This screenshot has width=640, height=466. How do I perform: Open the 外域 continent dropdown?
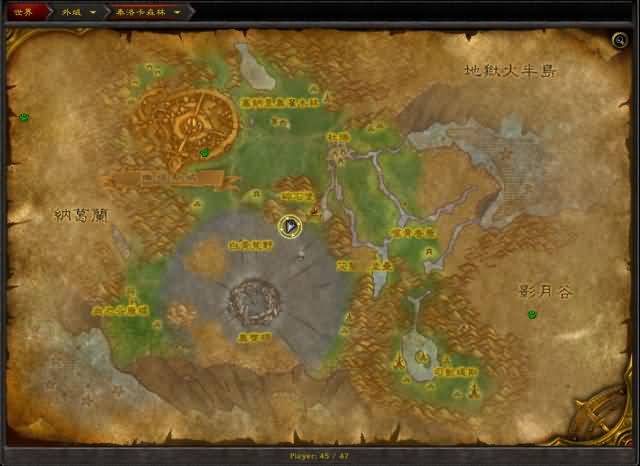click(93, 12)
